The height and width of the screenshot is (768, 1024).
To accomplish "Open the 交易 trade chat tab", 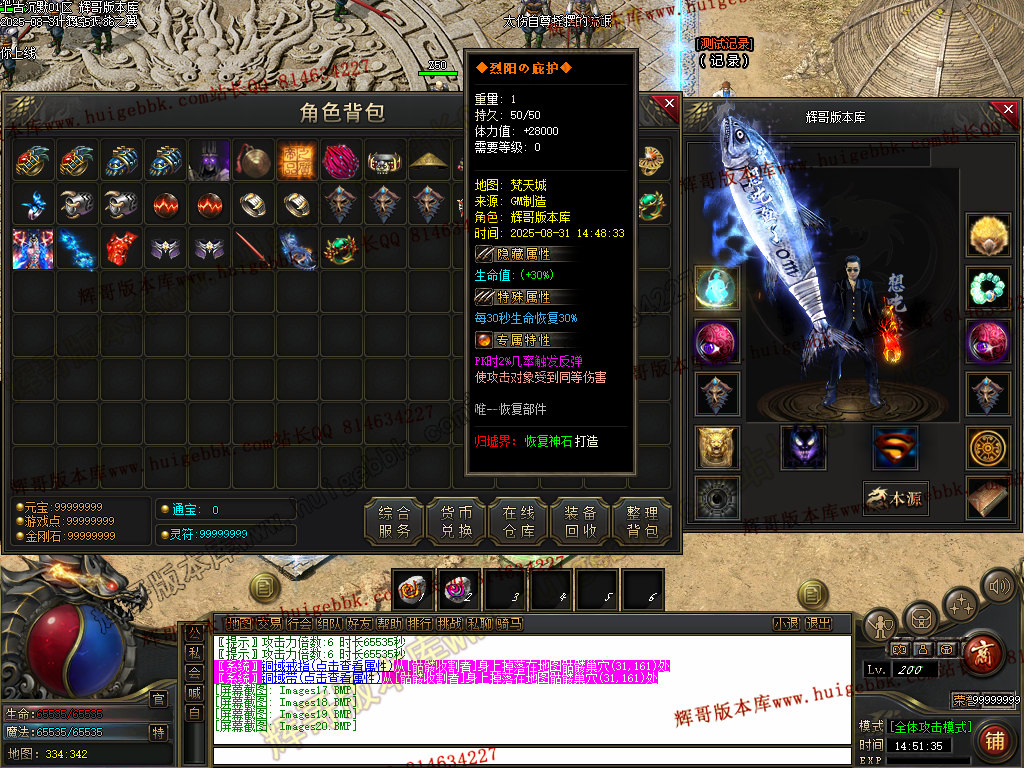I will [x=269, y=624].
